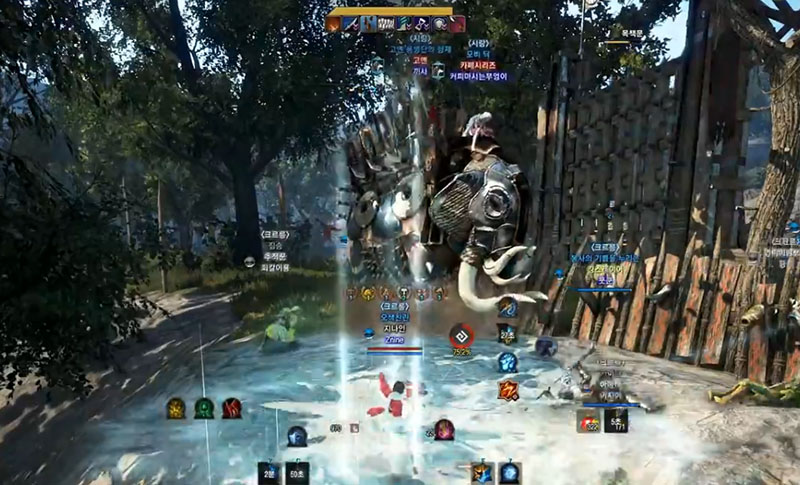Click the yellow buff icon on the left
This screenshot has height=485, width=800.
[176, 408]
